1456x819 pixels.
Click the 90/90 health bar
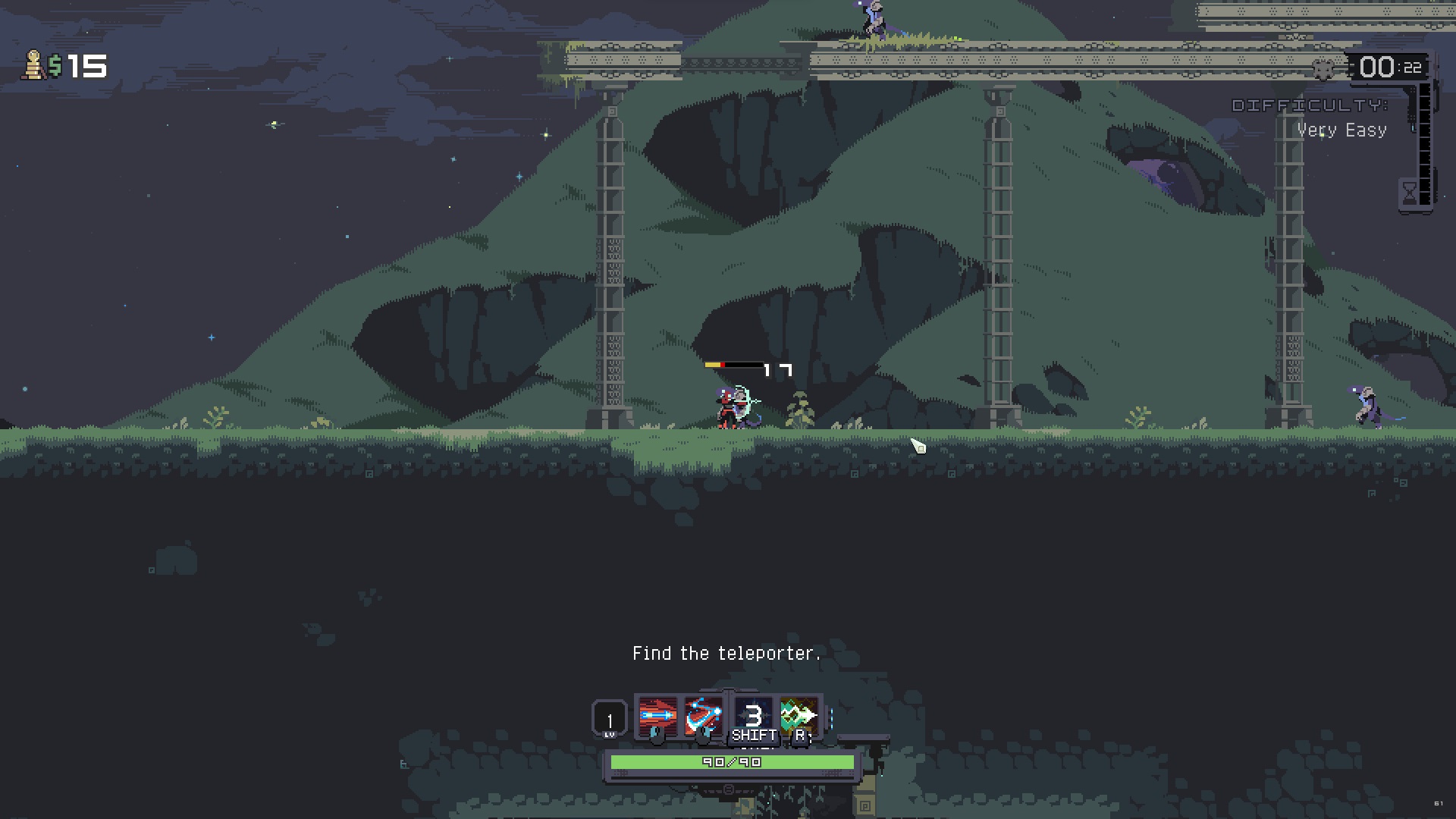[x=728, y=762]
